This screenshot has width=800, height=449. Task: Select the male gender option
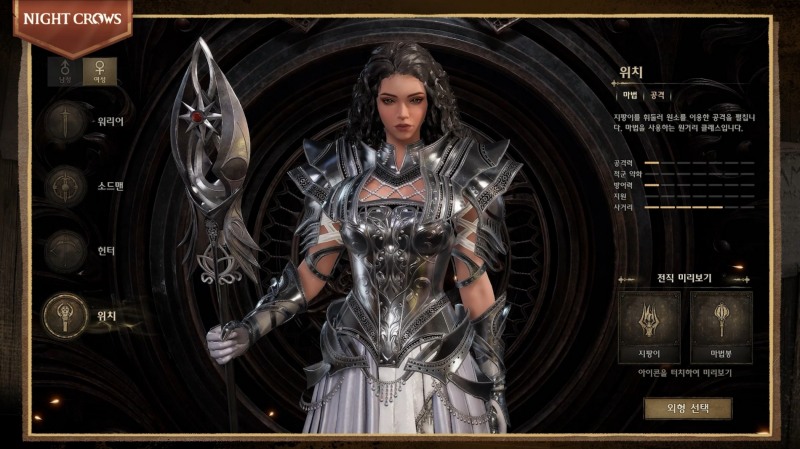(68, 71)
